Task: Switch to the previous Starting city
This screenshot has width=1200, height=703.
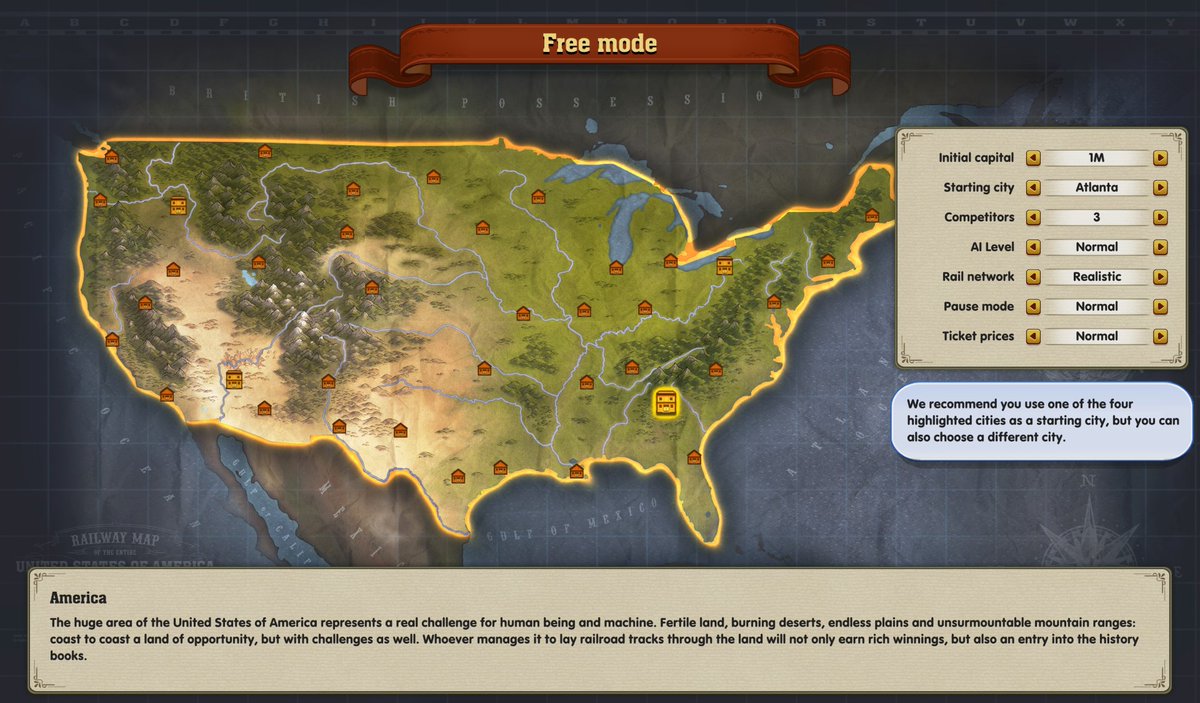Action: pos(1033,188)
